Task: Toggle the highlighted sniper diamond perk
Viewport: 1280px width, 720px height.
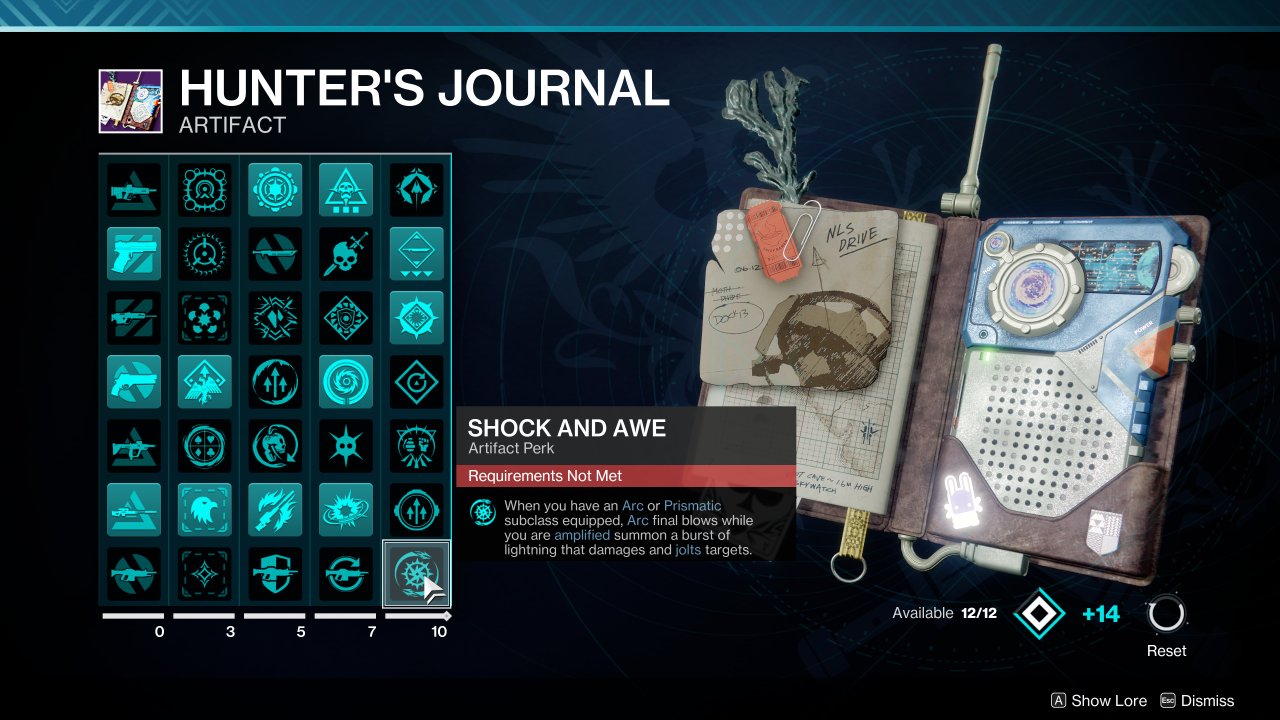Action: (x=416, y=253)
